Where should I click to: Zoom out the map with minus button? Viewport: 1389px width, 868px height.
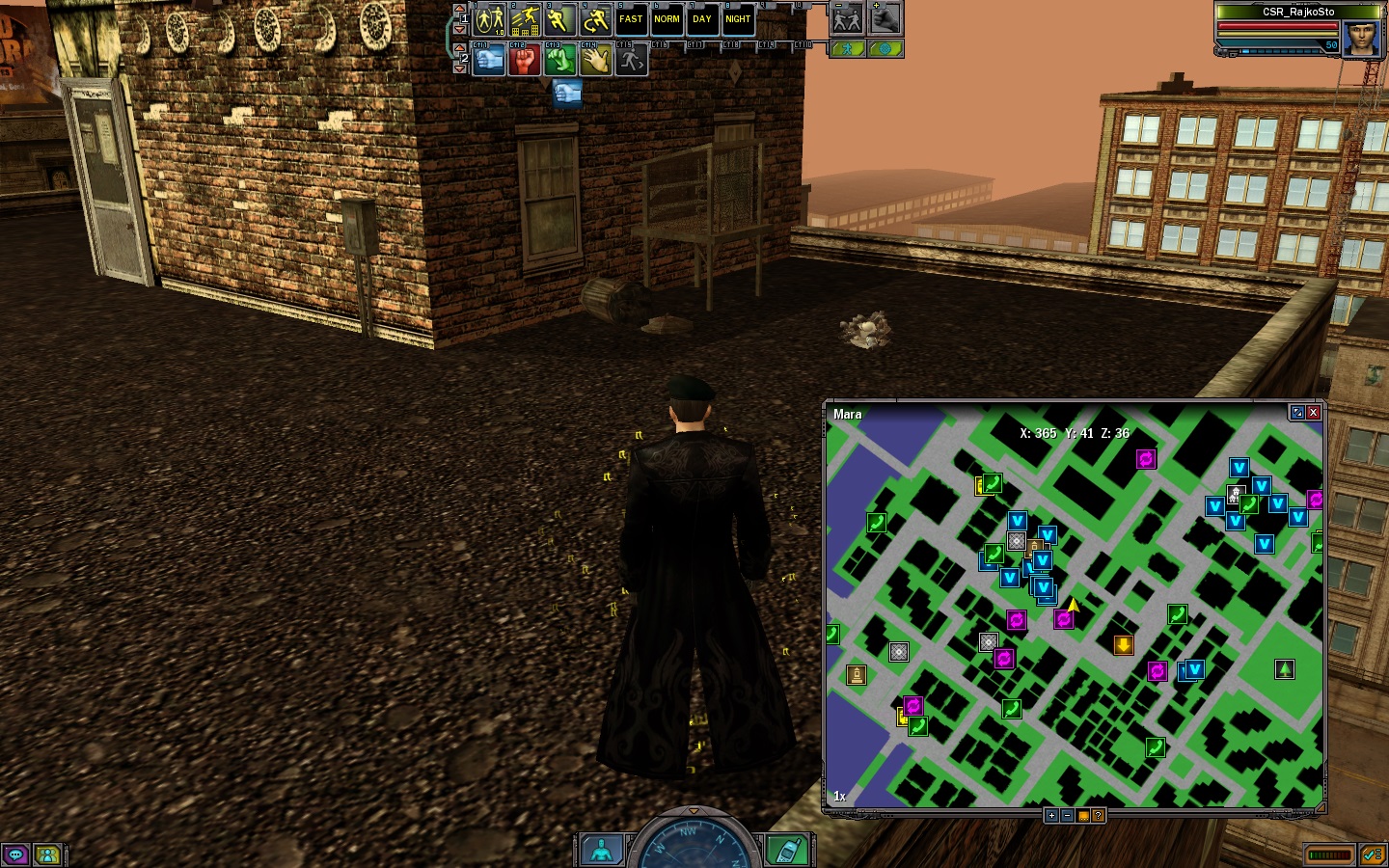tap(1067, 816)
